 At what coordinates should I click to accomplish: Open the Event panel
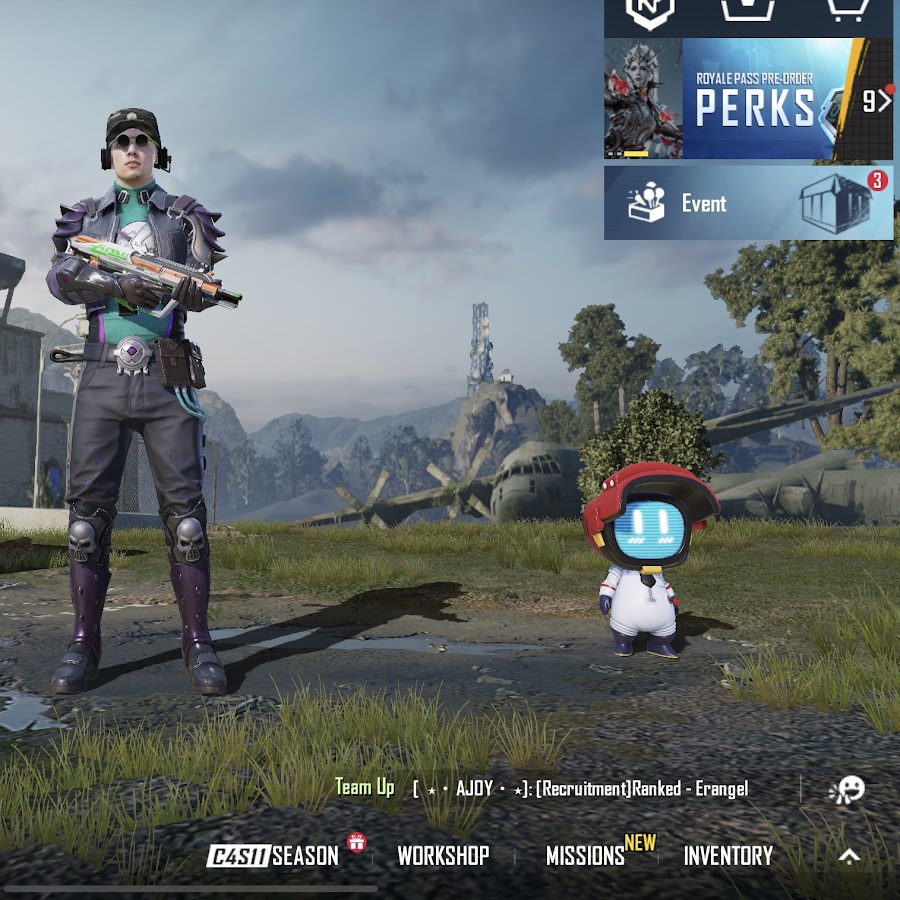point(748,203)
